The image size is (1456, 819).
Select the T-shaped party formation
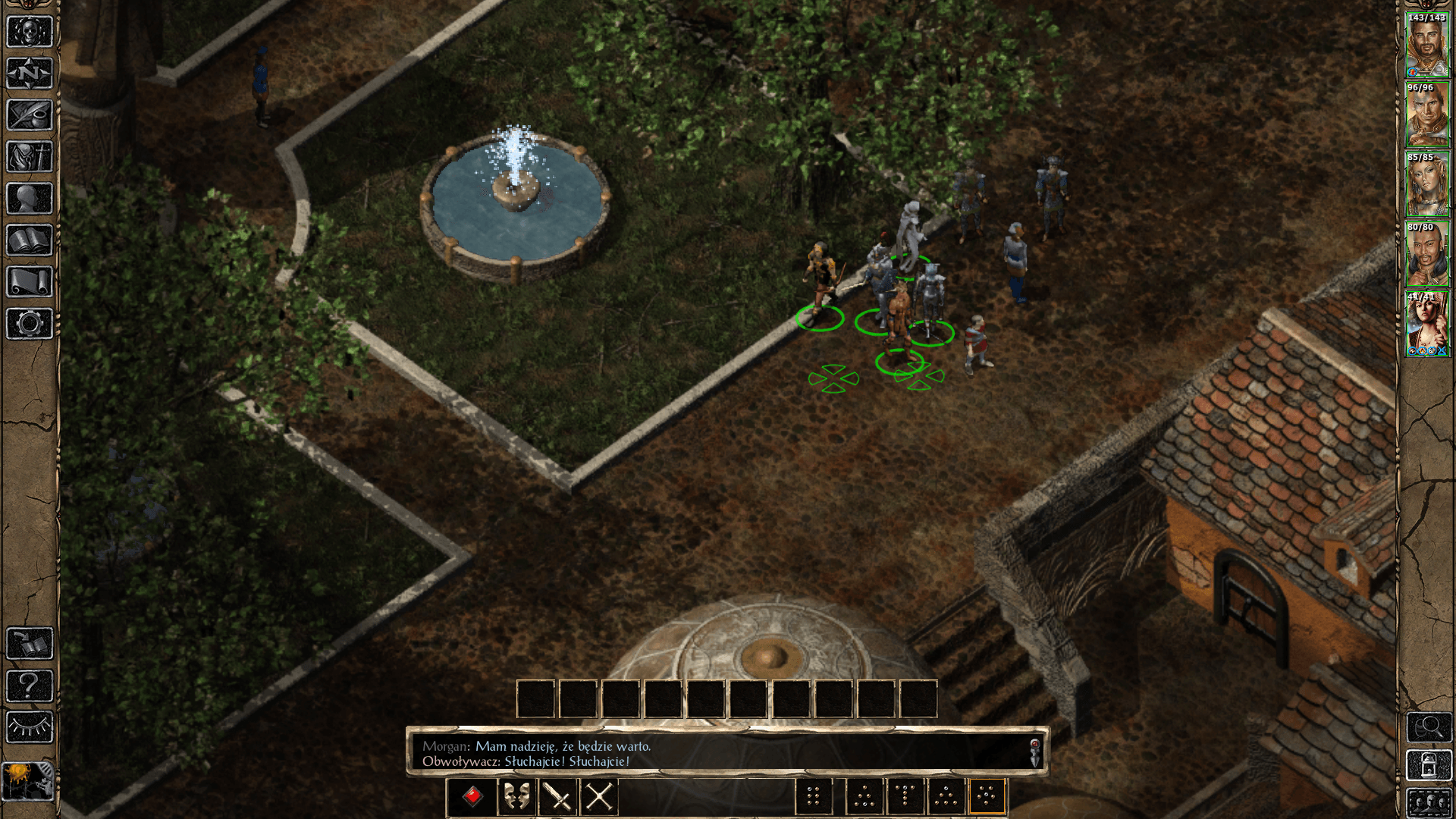[907, 796]
